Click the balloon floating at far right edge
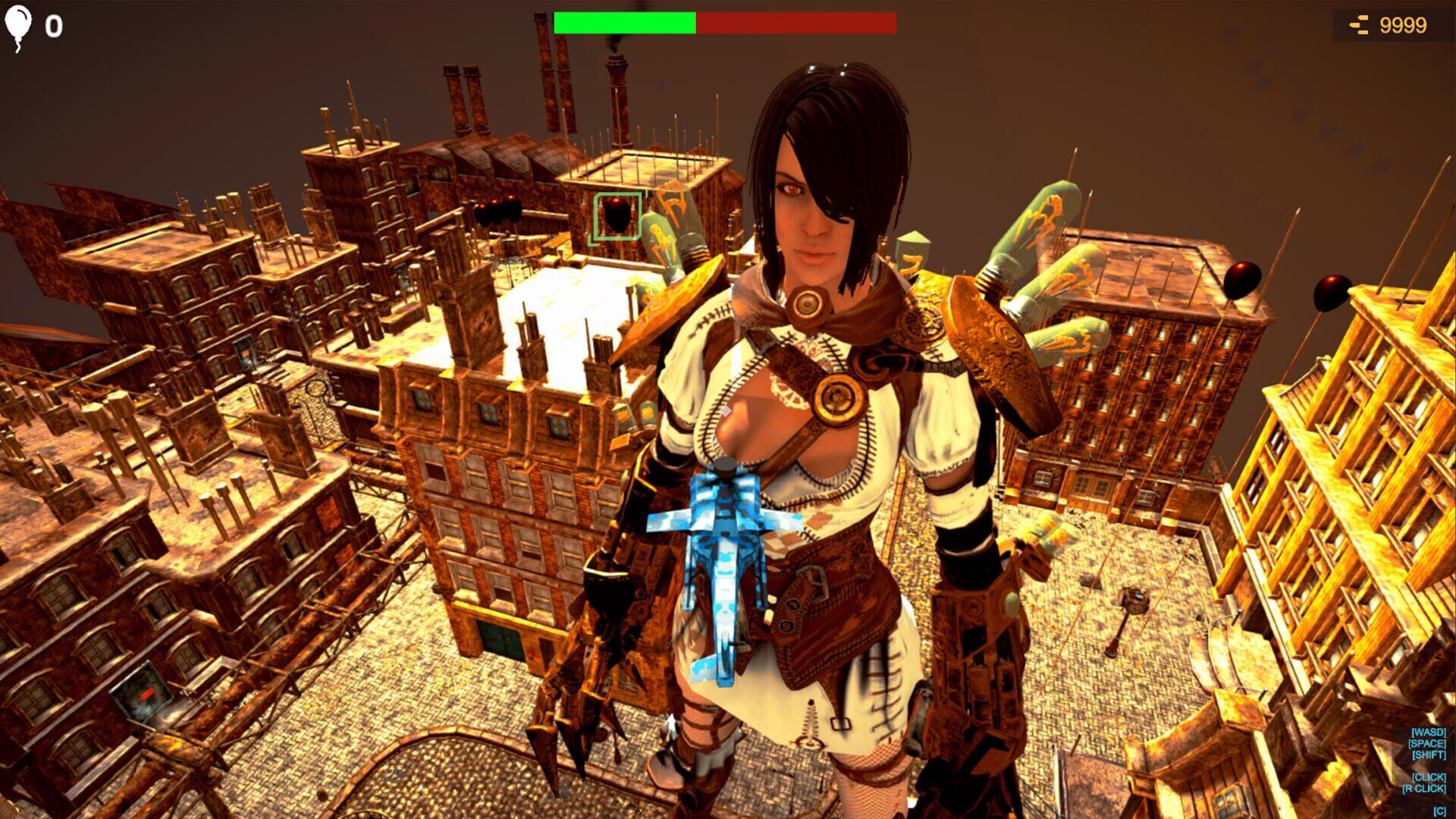The width and height of the screenshot is (1456, 819). (1333, 293)
